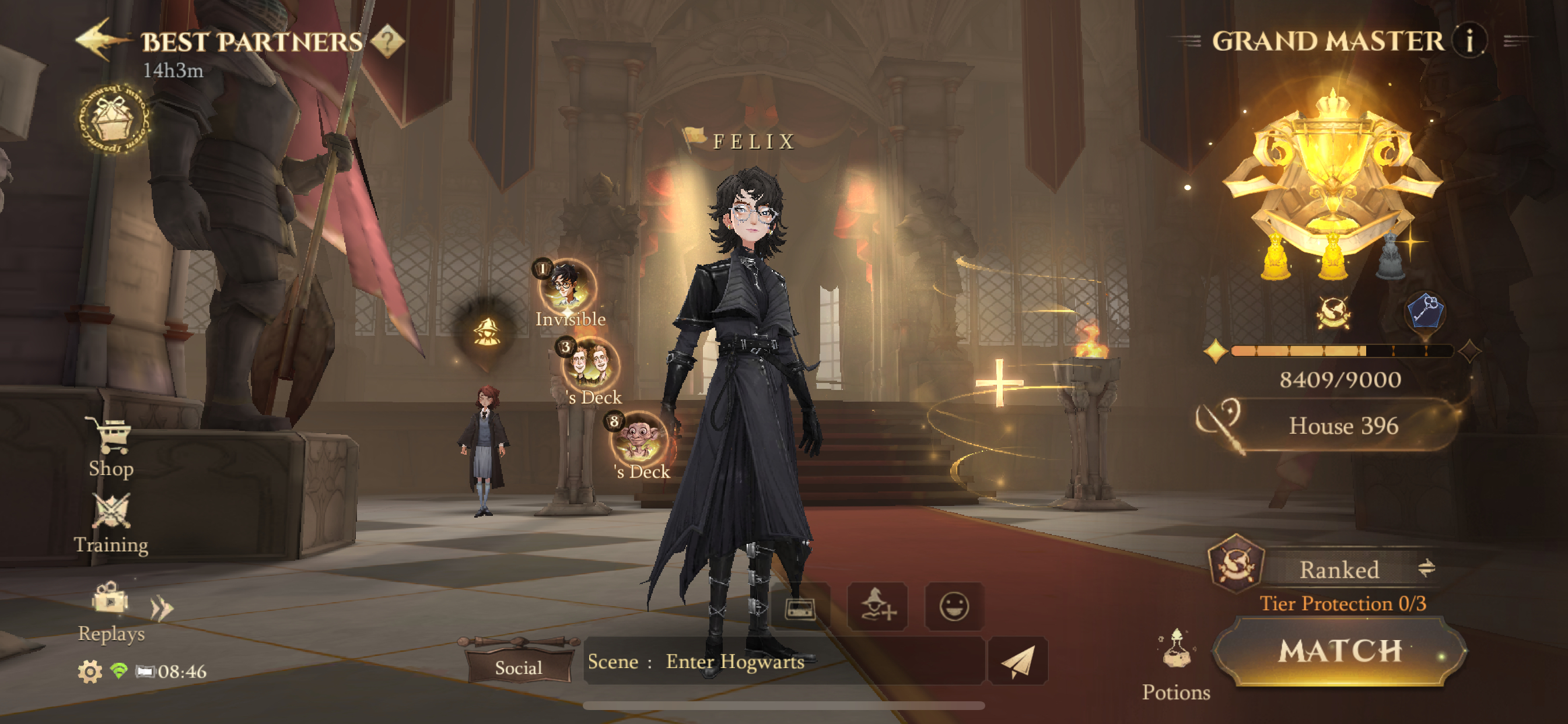The image size is (1568, 724).
Task: Click the Scene chat input box
Action: 782,661
